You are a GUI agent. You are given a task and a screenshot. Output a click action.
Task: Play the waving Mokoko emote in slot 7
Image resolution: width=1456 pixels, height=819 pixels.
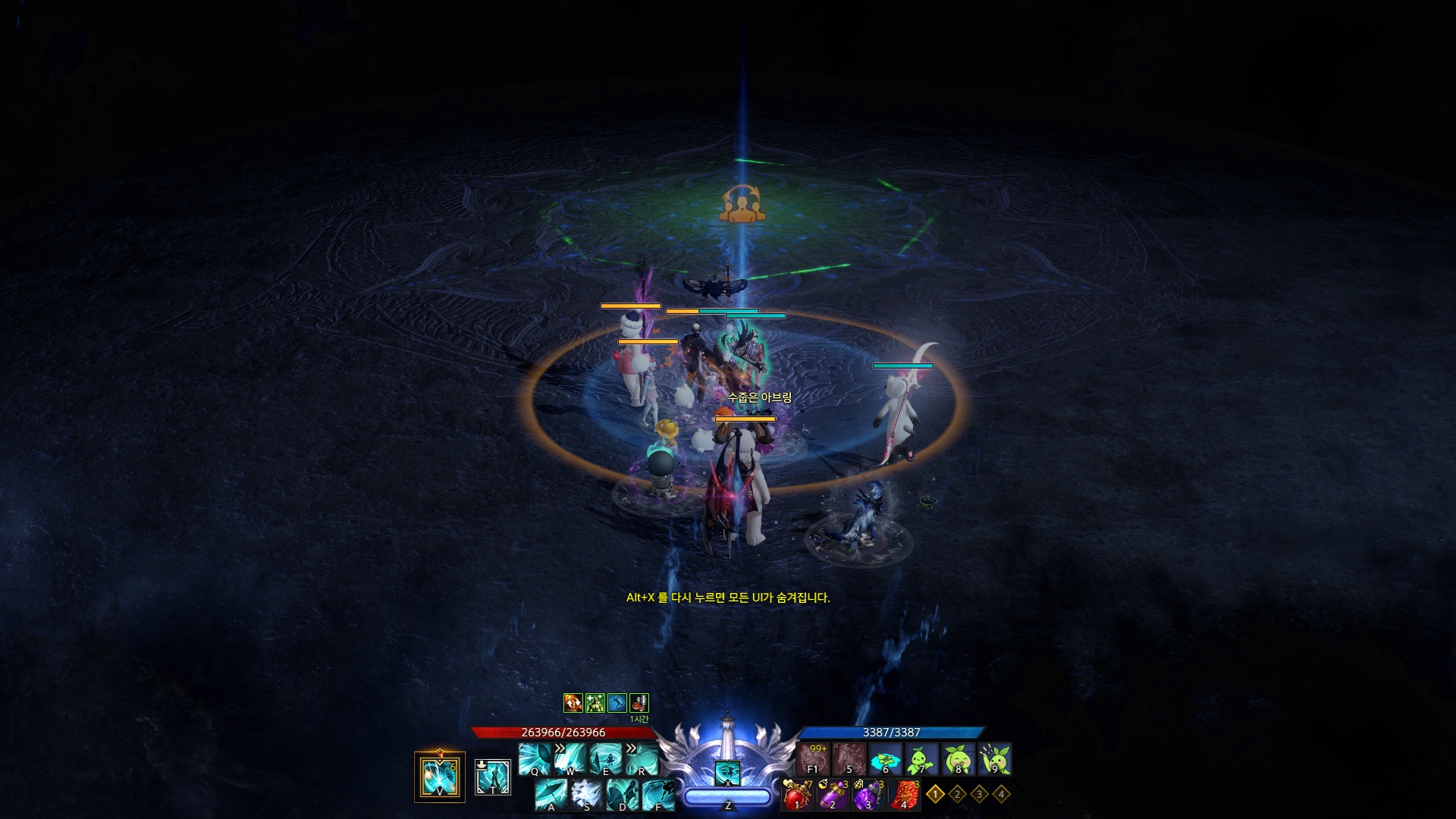[922, 758]
